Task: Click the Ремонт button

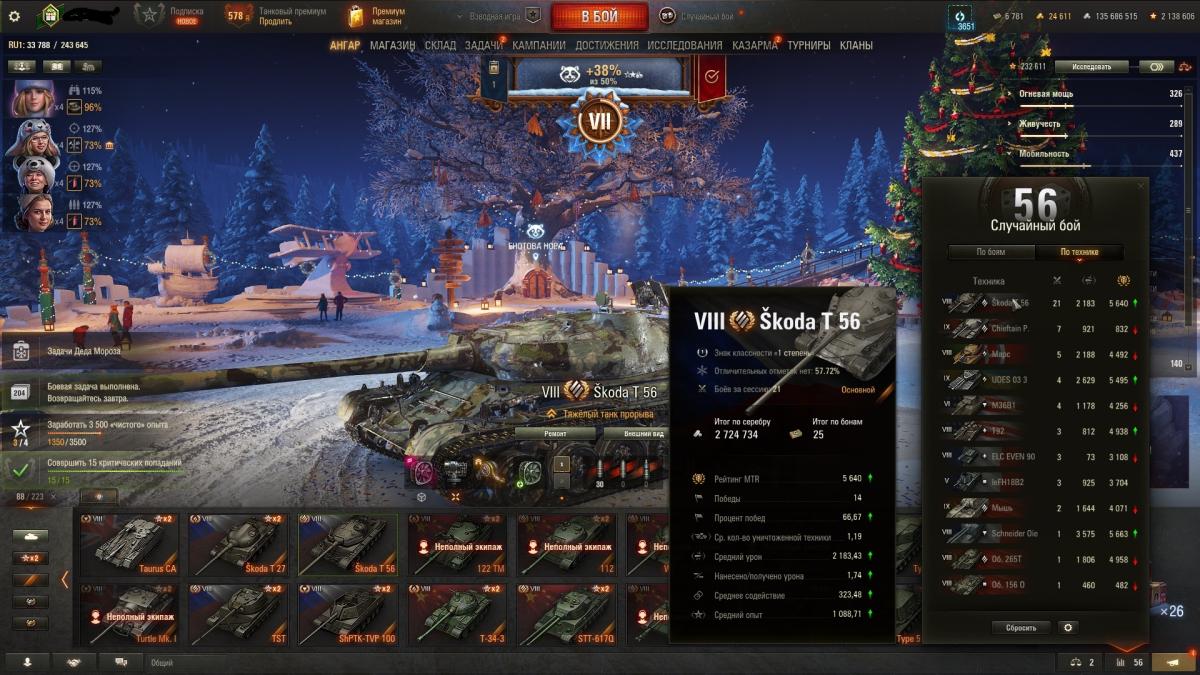Action: (x=555, y=433)
